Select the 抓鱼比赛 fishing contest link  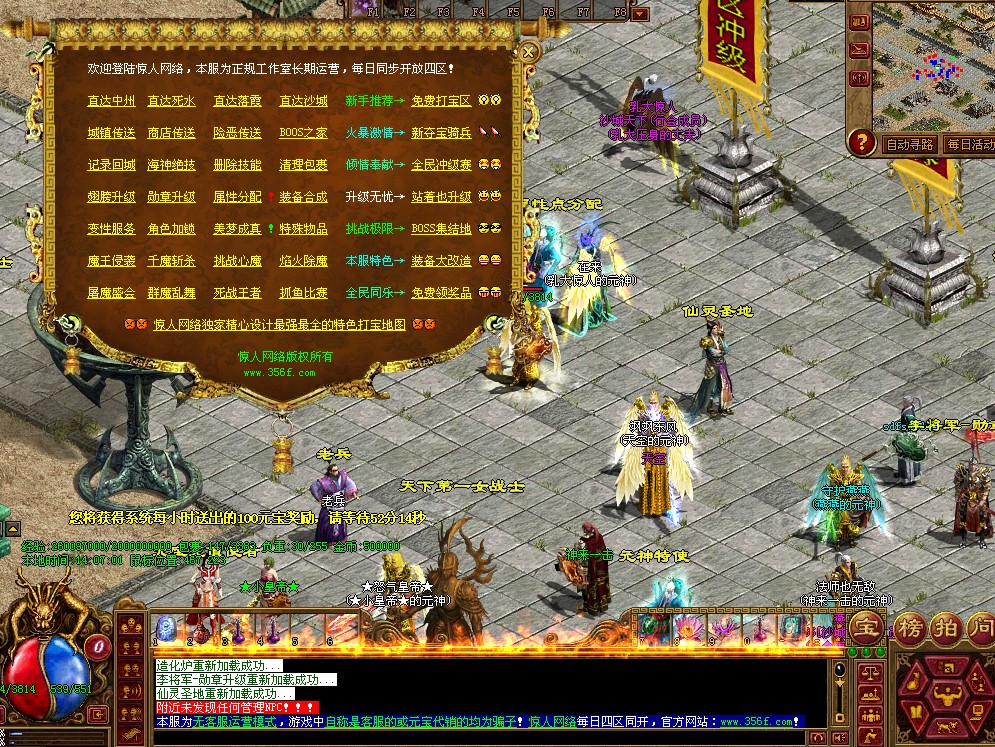(303, 293)
